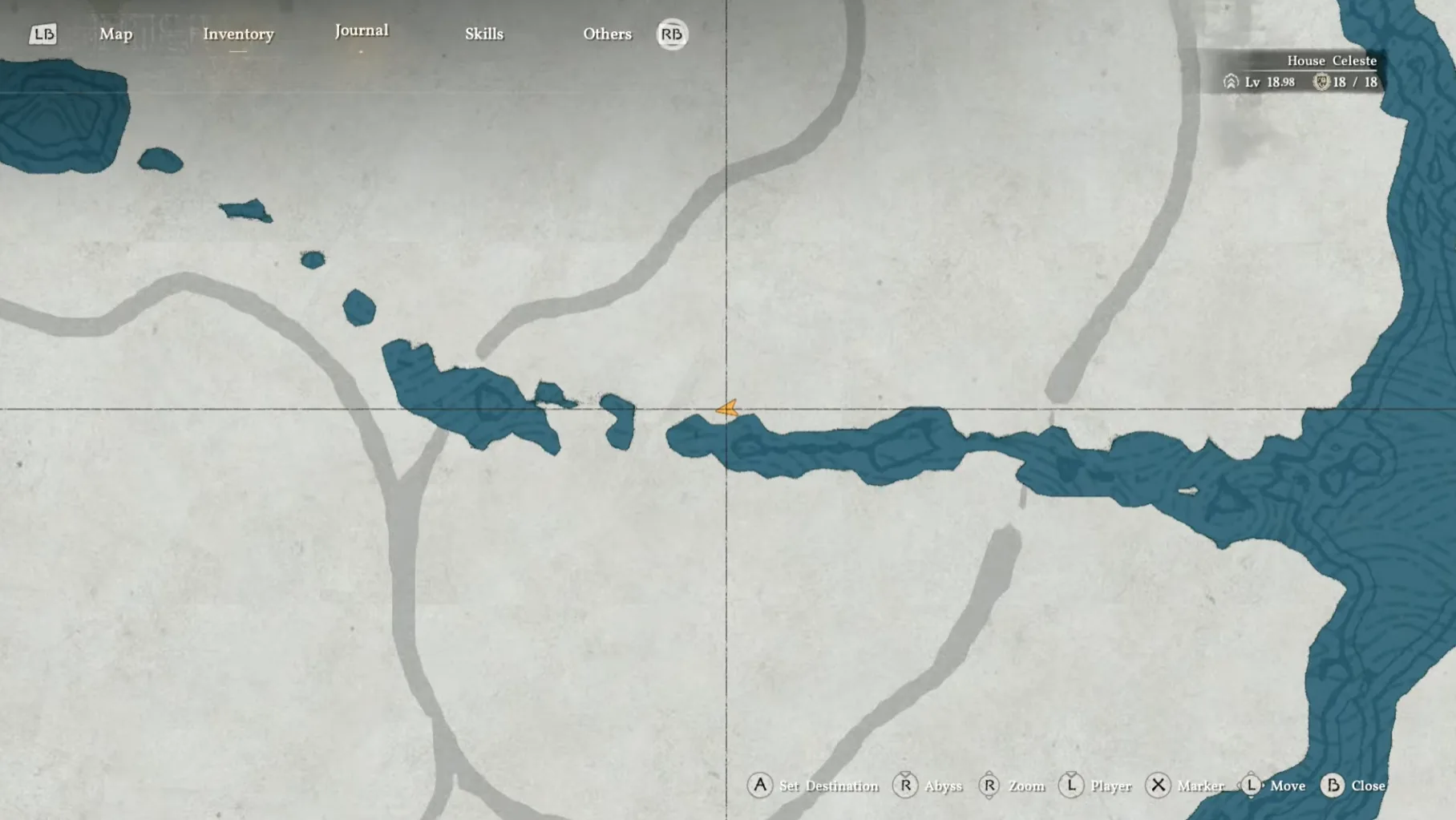The width and height of the screenshot is (1456, 820).
Task: Click the R button icon next to Zoom
Action: point(991,786)
